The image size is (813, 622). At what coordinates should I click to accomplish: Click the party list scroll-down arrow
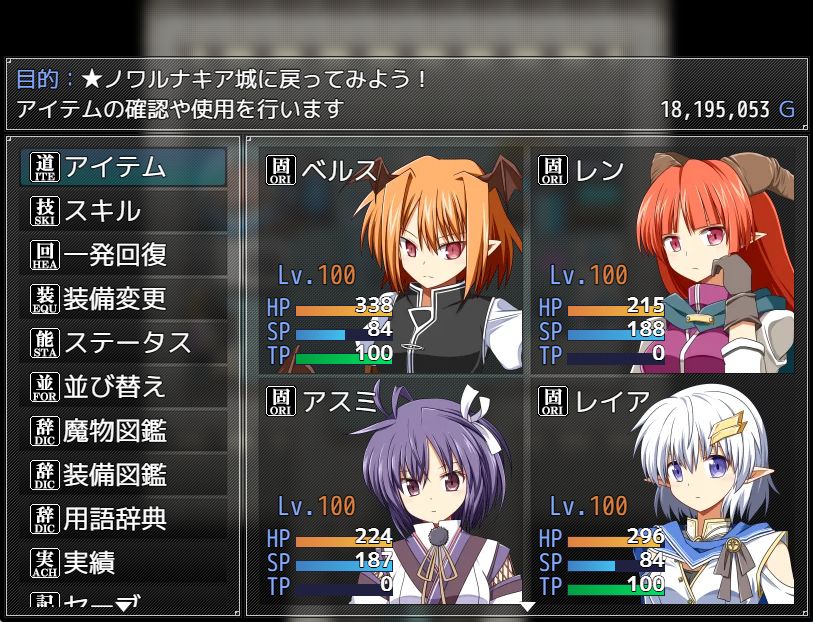[527, 606]
